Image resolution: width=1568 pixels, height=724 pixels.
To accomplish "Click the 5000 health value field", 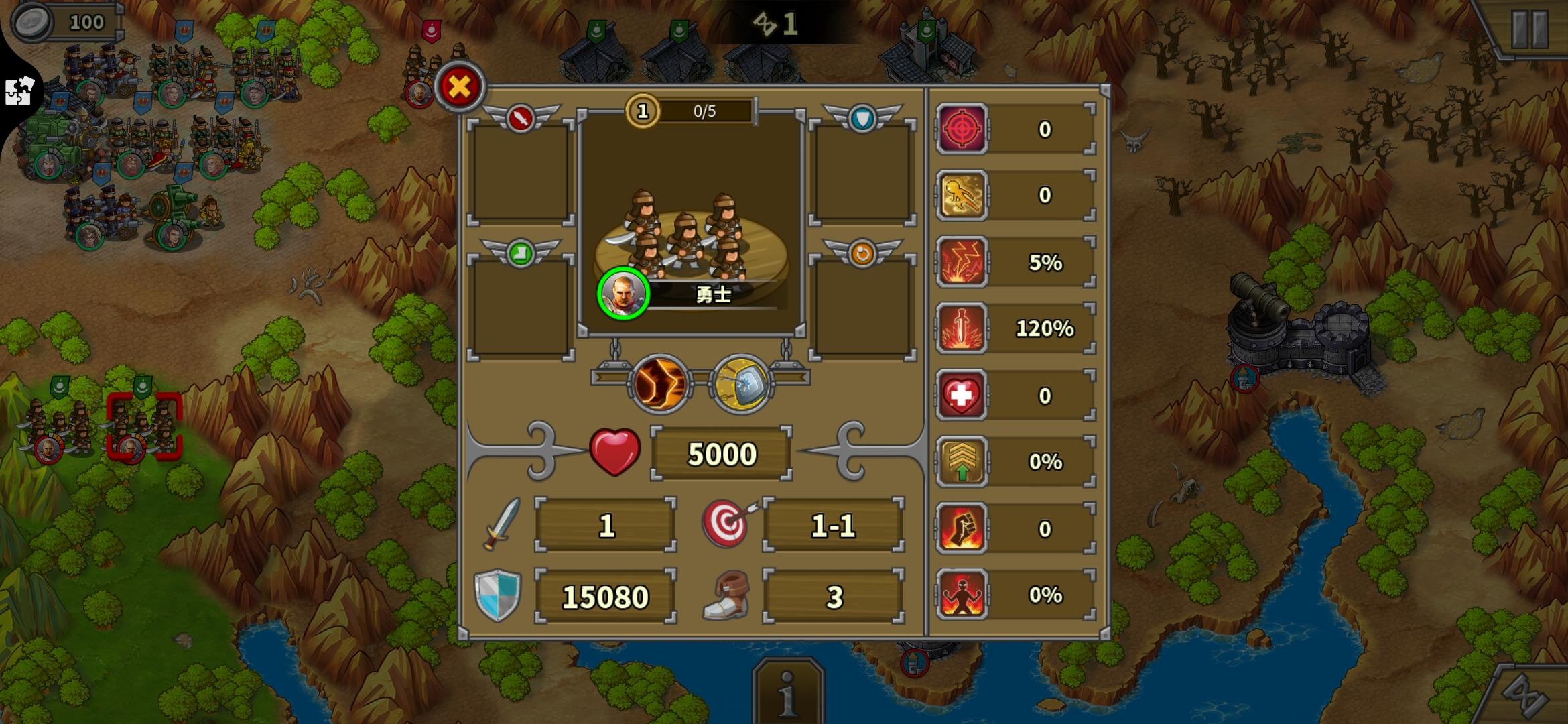I will tap(720, 453).
